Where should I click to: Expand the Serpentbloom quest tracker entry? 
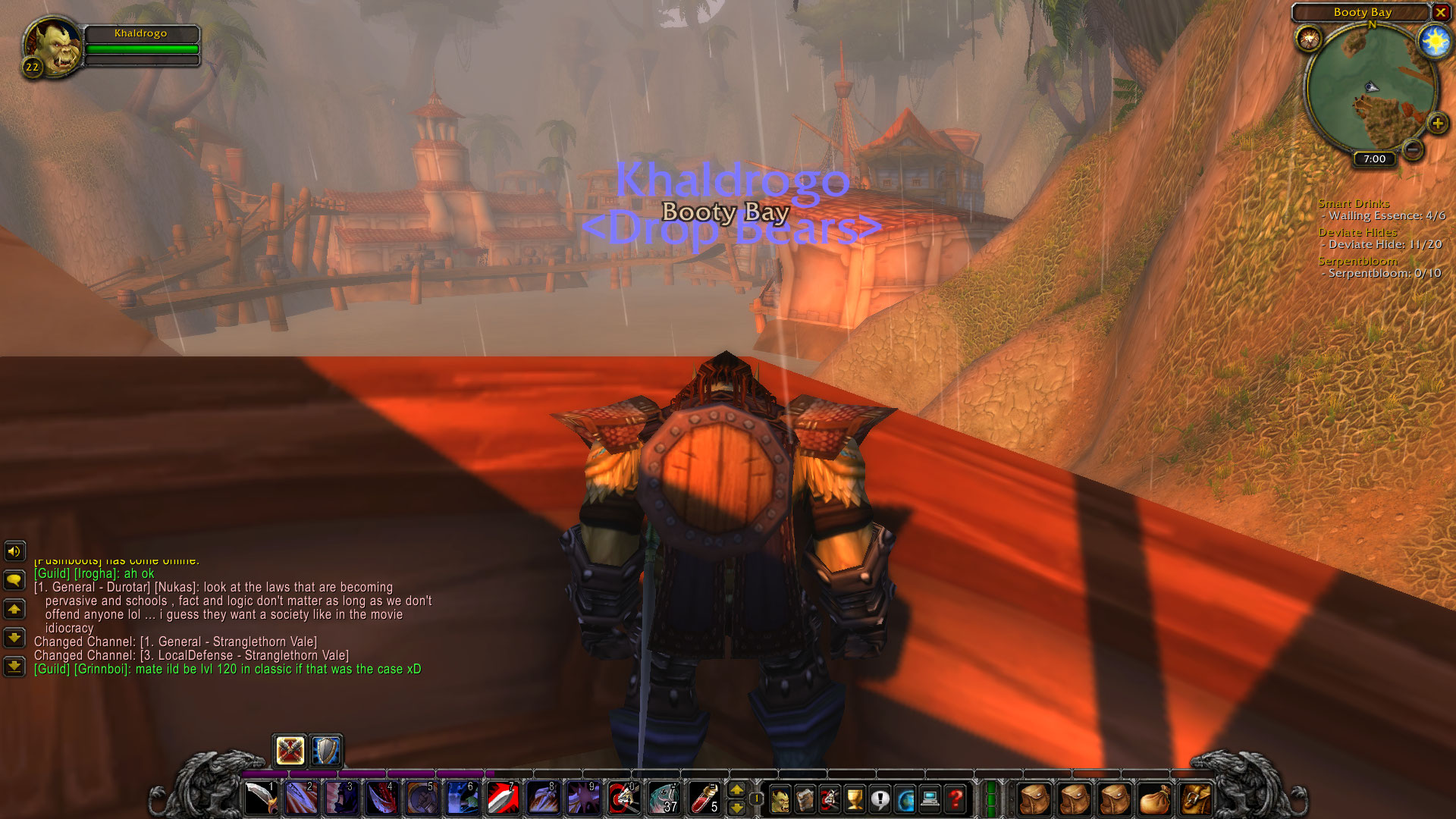pyautogui.click(x=1357, y=260)
